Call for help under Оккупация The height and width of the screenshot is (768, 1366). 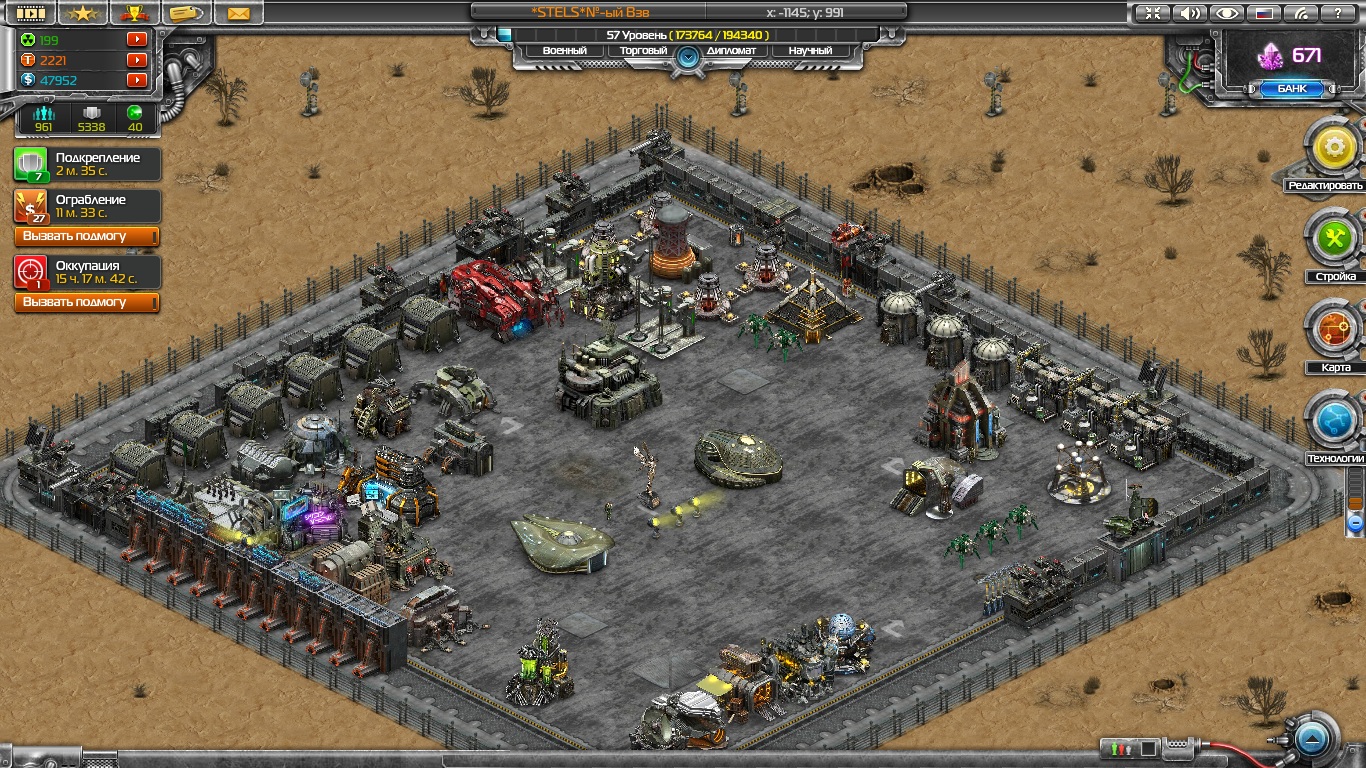pos(87,302)
